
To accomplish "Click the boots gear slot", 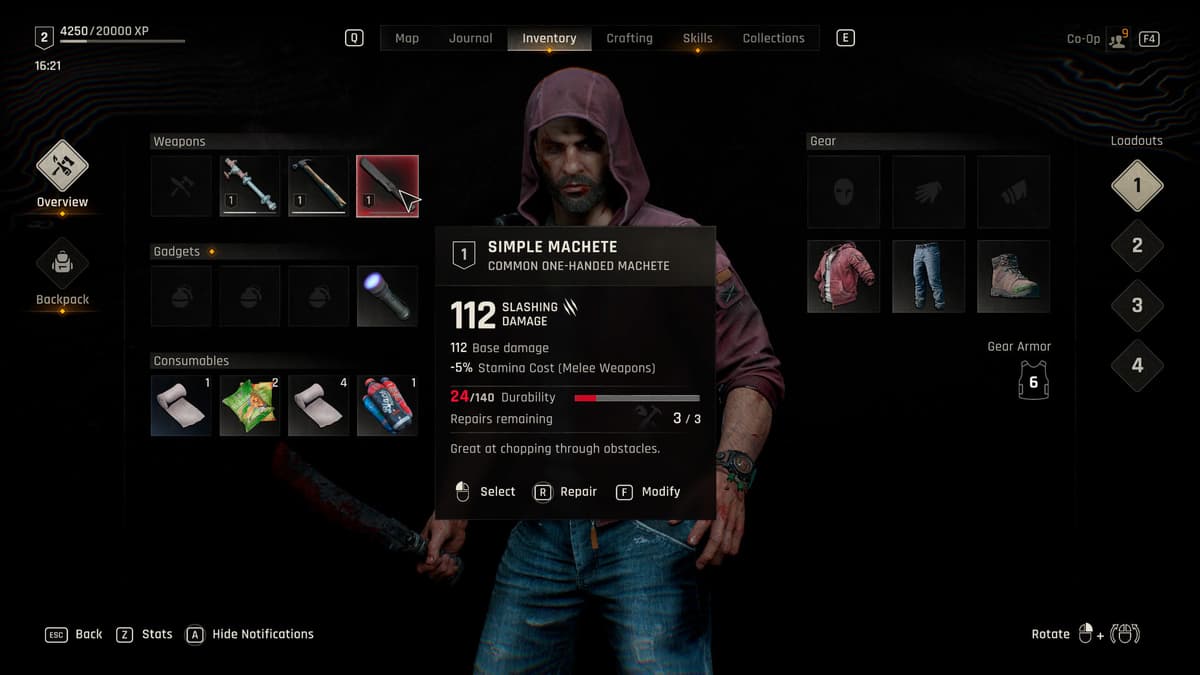I will [1013, 276].
